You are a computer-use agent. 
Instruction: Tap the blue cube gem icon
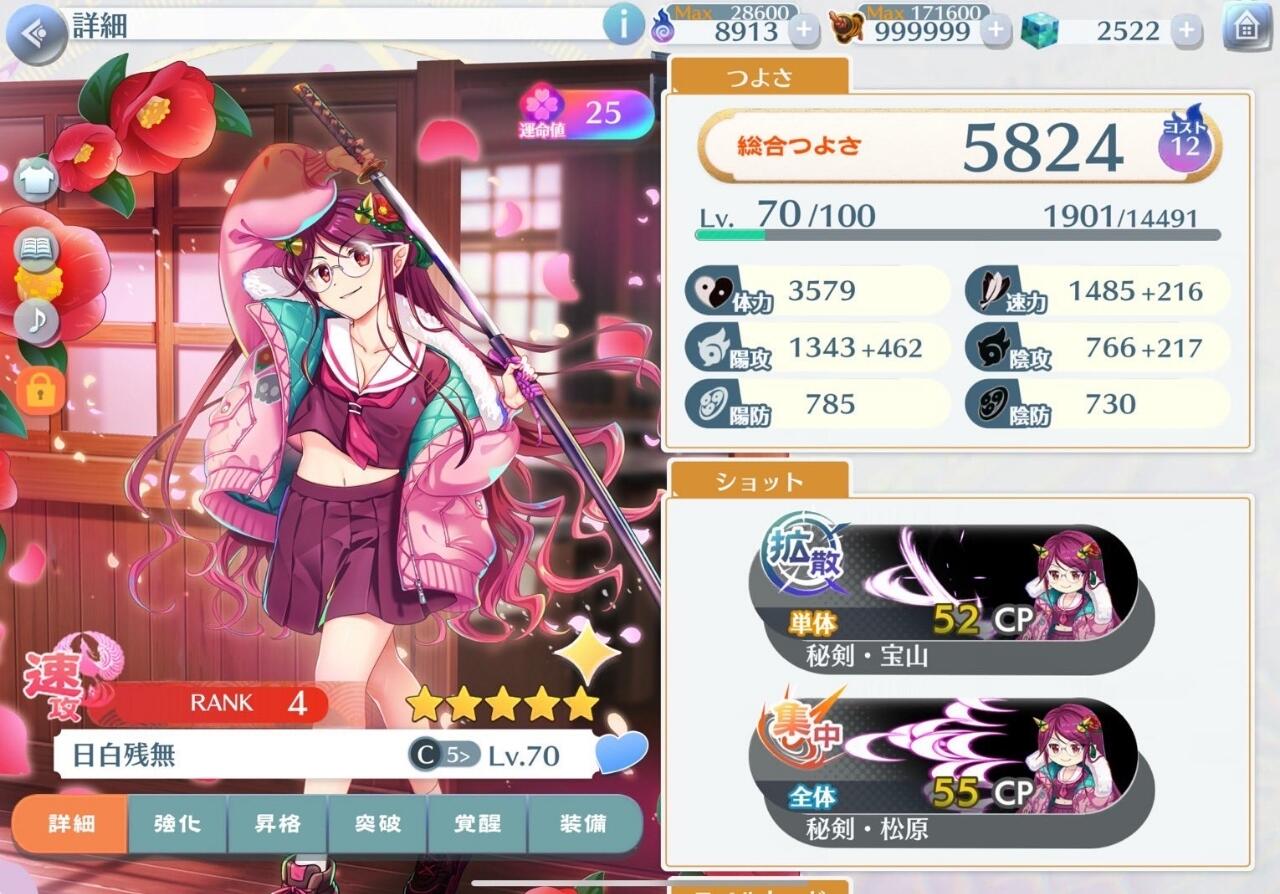pyautogui.click(x=1040, y=30)
